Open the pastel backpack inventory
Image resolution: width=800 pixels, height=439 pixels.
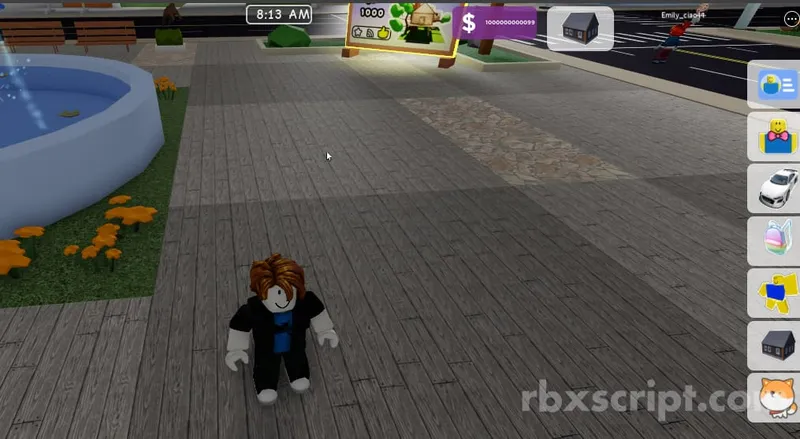[x=776, y=240]
